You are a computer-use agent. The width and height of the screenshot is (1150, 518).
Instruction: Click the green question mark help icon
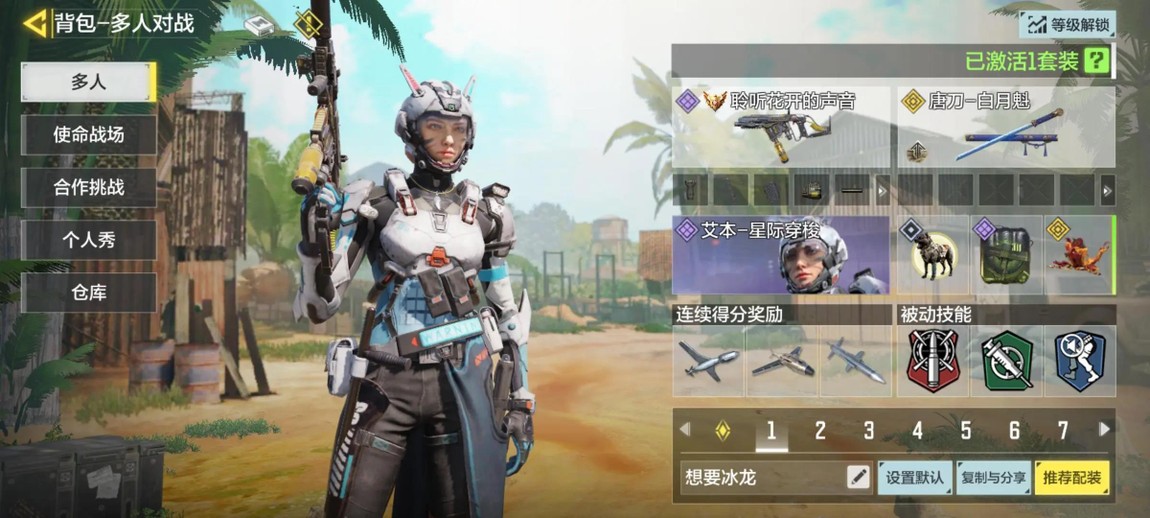1098,61
